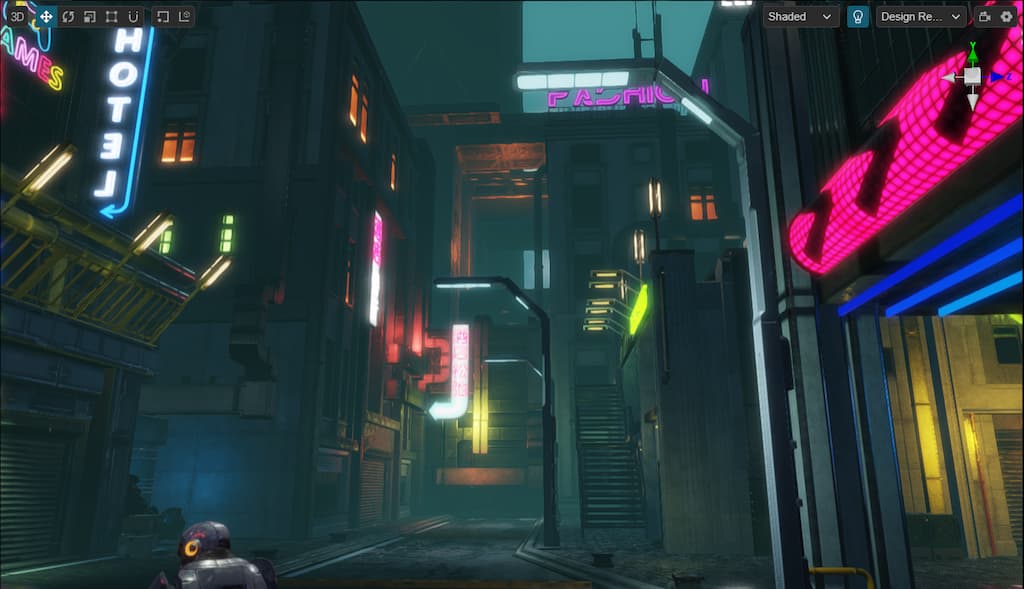Screen dimensions: 1024x589
Task: Click the green Y axis on orientation gizmo
Action: click(x=972, y=50)
